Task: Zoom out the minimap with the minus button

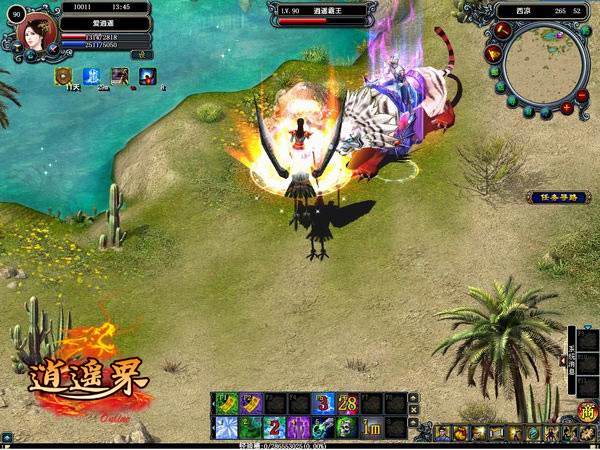Action: [582, 93]
